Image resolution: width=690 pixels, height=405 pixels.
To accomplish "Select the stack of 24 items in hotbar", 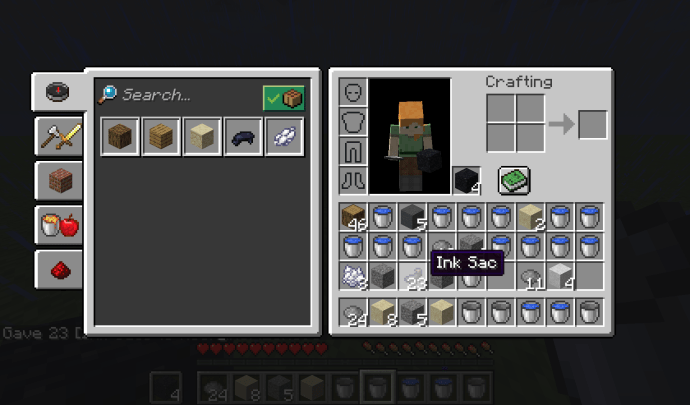I will tap(354, 313).
